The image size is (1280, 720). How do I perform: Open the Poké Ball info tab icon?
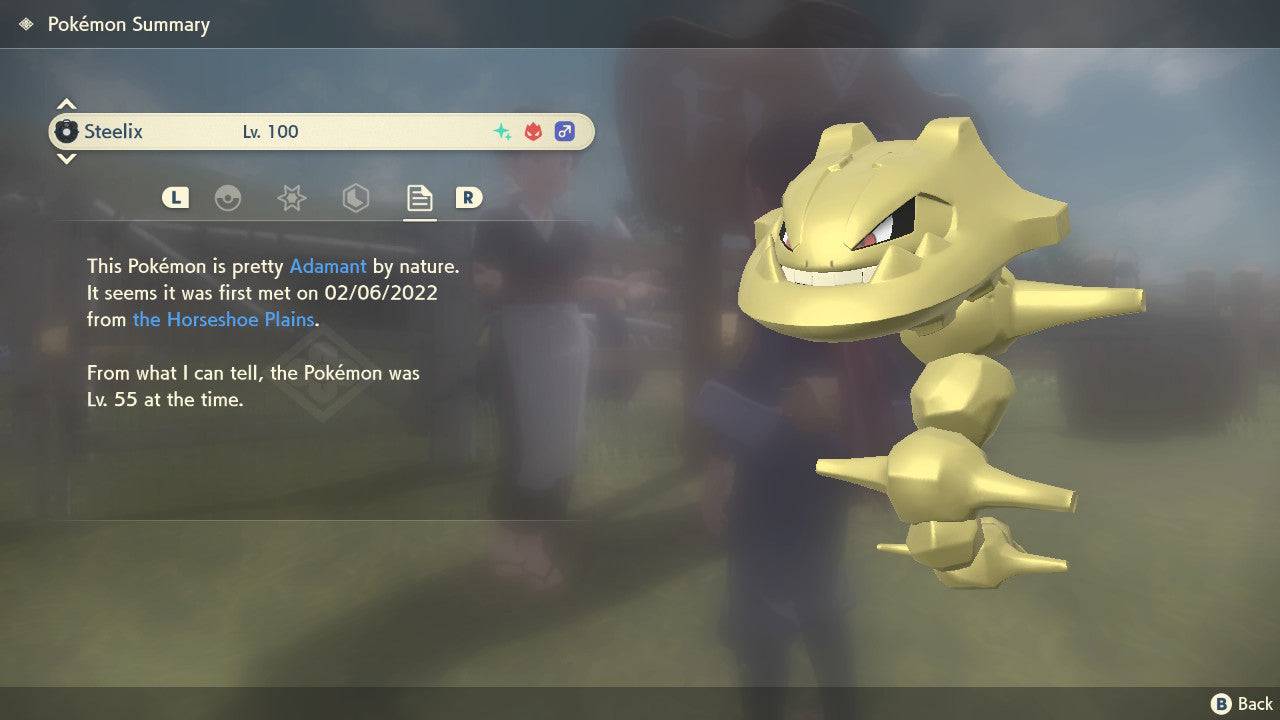point(229,198)
